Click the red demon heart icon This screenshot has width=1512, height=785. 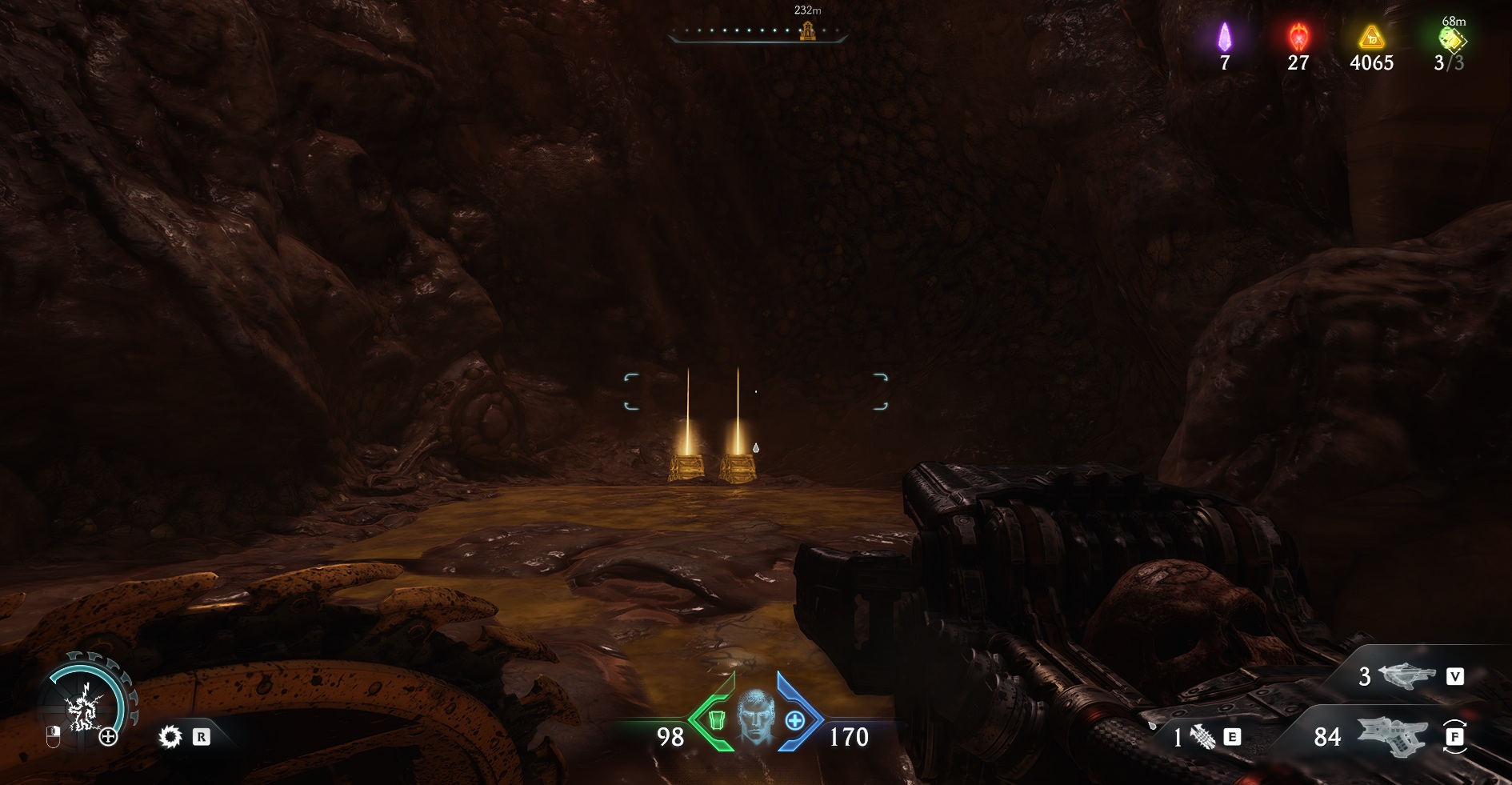click(x=1298, y=37)
